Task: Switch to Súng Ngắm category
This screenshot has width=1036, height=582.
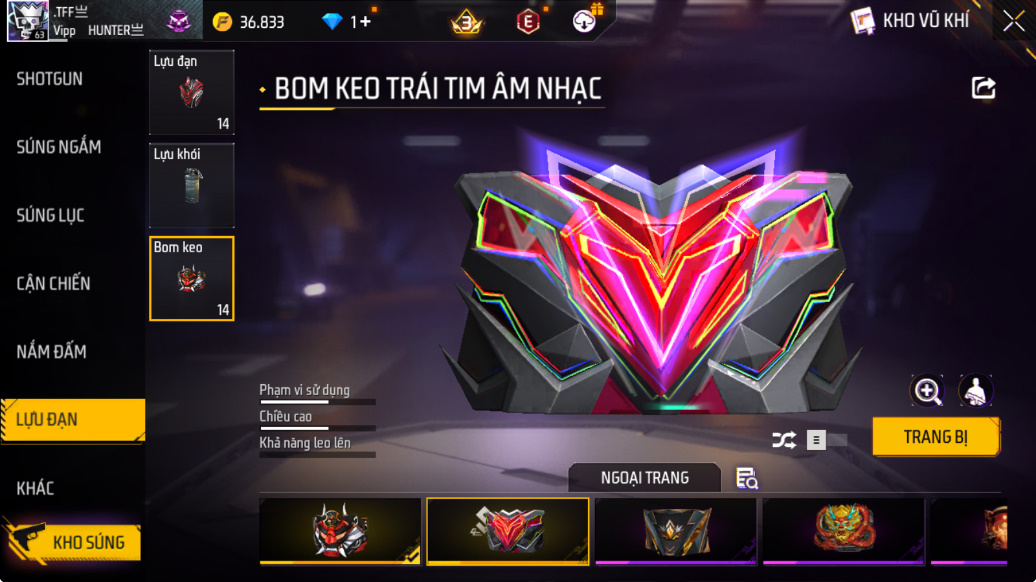Action: pos(58,147)
